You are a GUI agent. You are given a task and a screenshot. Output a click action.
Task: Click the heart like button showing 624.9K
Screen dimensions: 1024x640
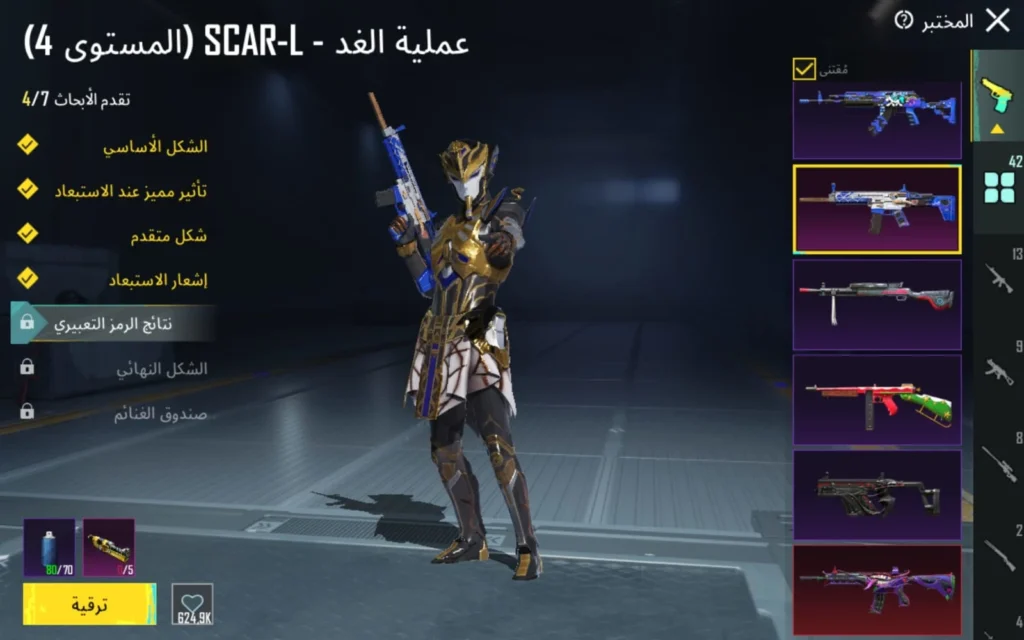coord(192,604)
